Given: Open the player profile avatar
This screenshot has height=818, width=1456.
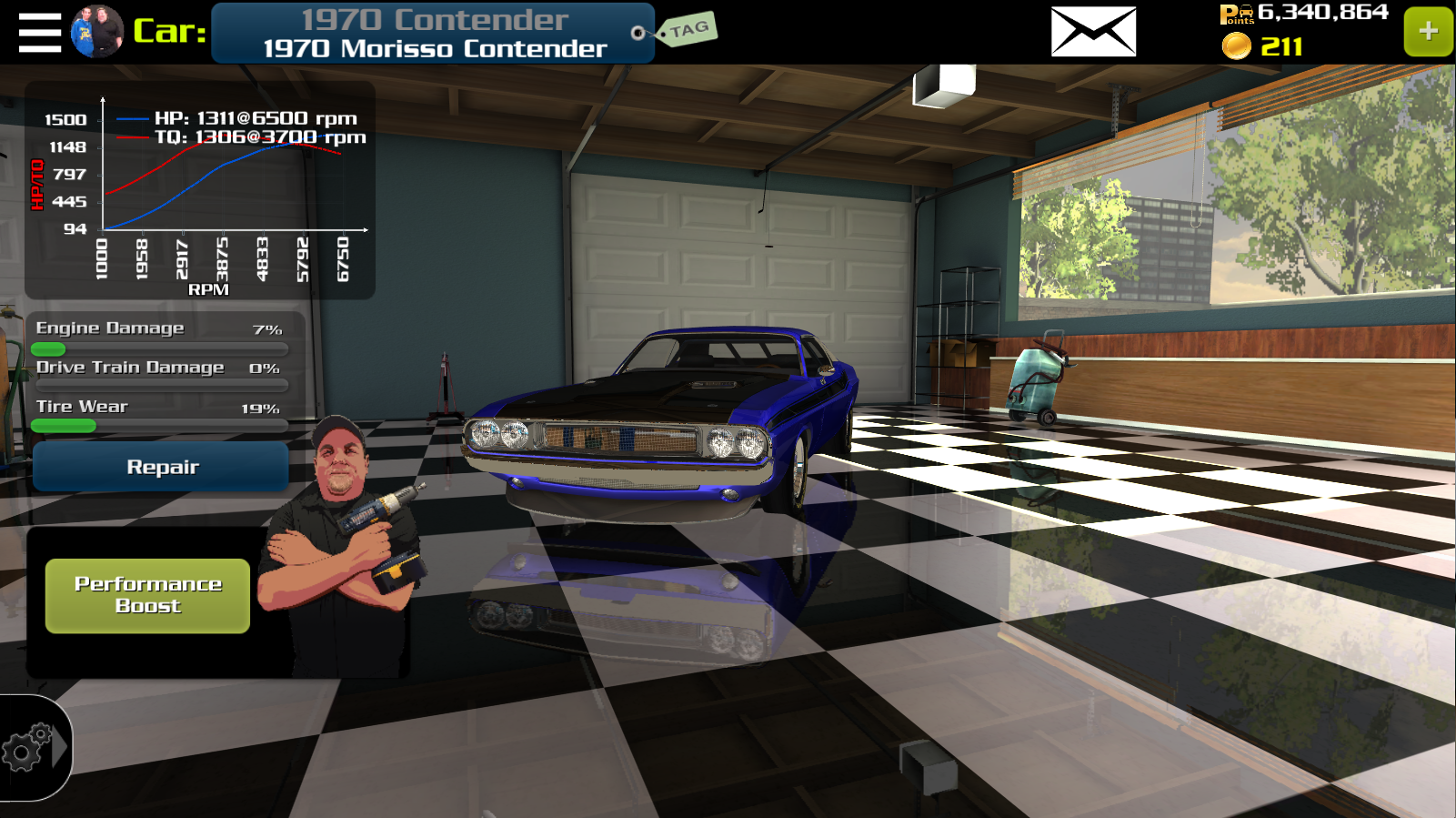Looking at the screenshot, I should click(x=97, y=32).
